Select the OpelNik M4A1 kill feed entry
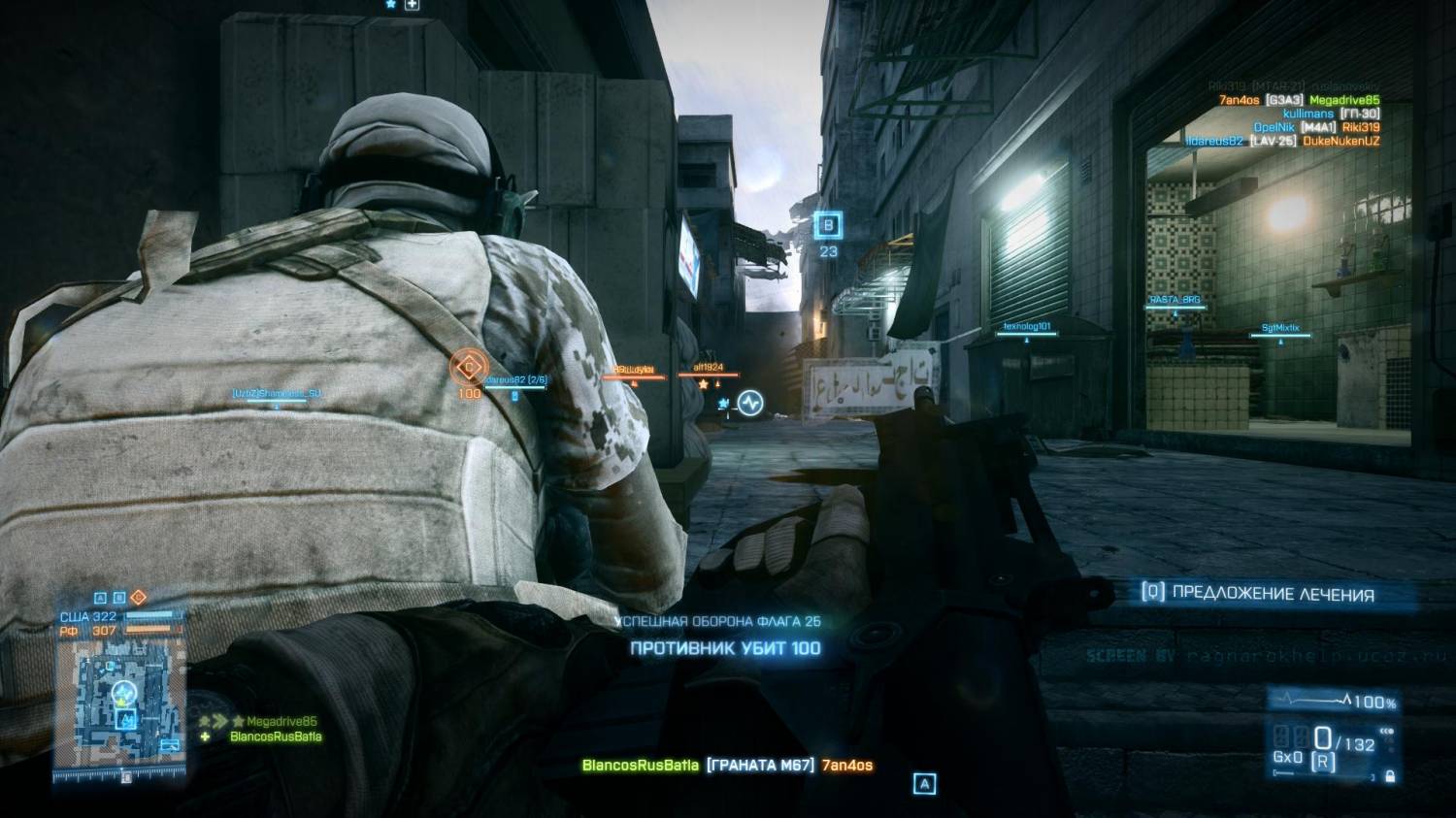Image resolution: width=1456 pixels, height=818 pixels. (x=1316, y=127)
